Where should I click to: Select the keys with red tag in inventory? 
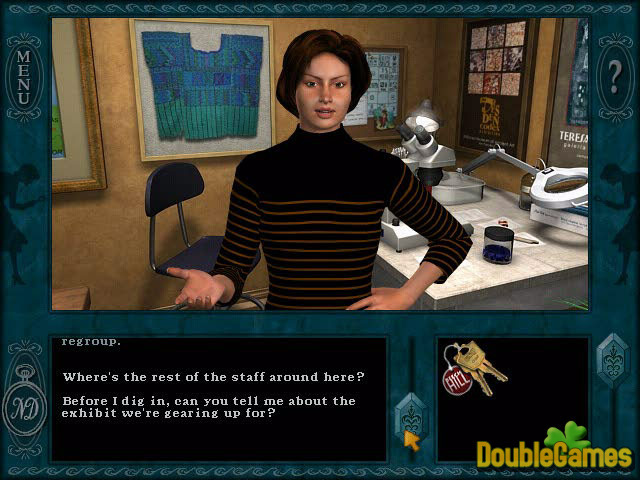coord(475,371)
